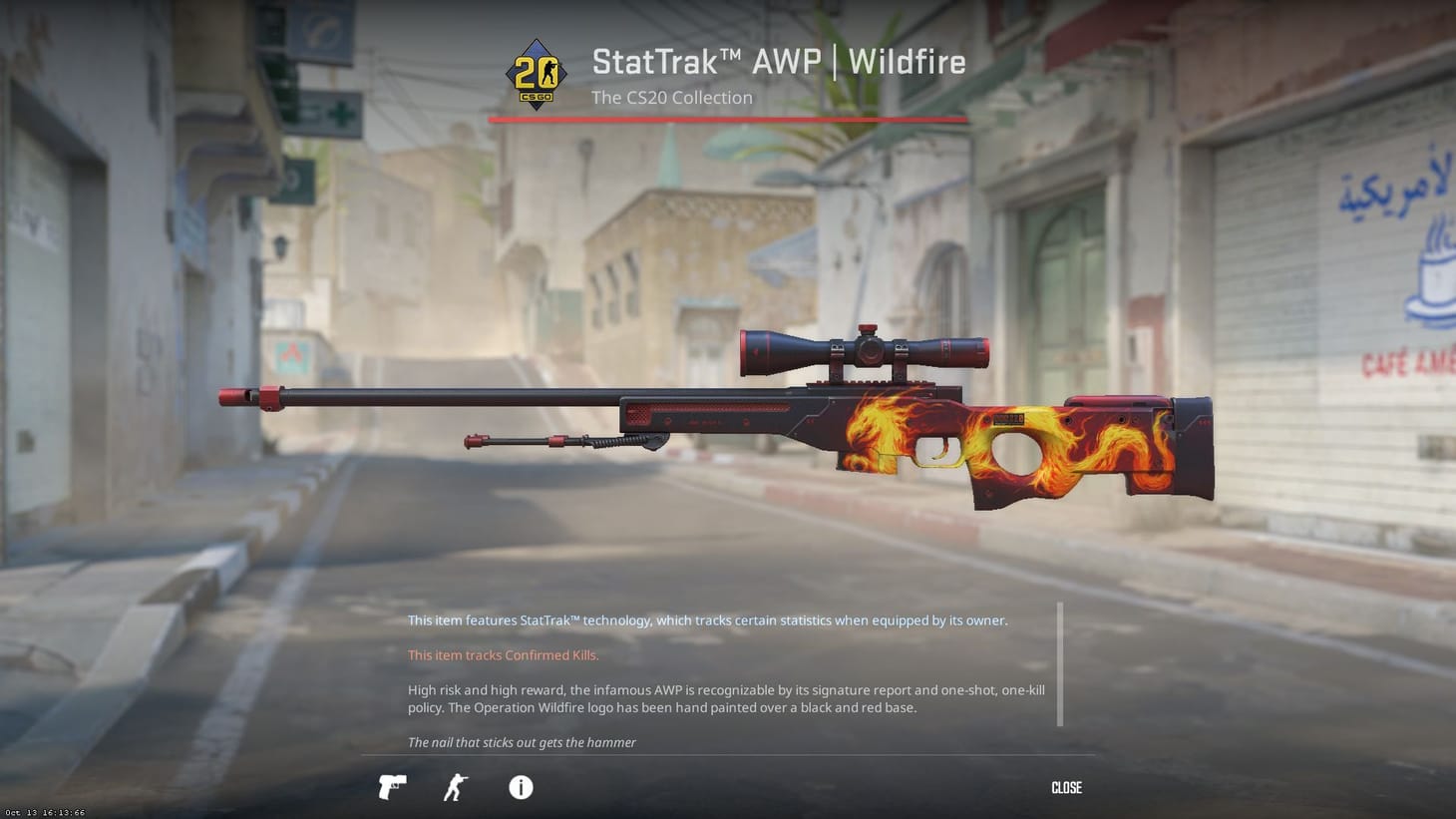Click the player silhouette holding weapon icon
Viewport: 1456px width, 819px height.
[454, 787]
